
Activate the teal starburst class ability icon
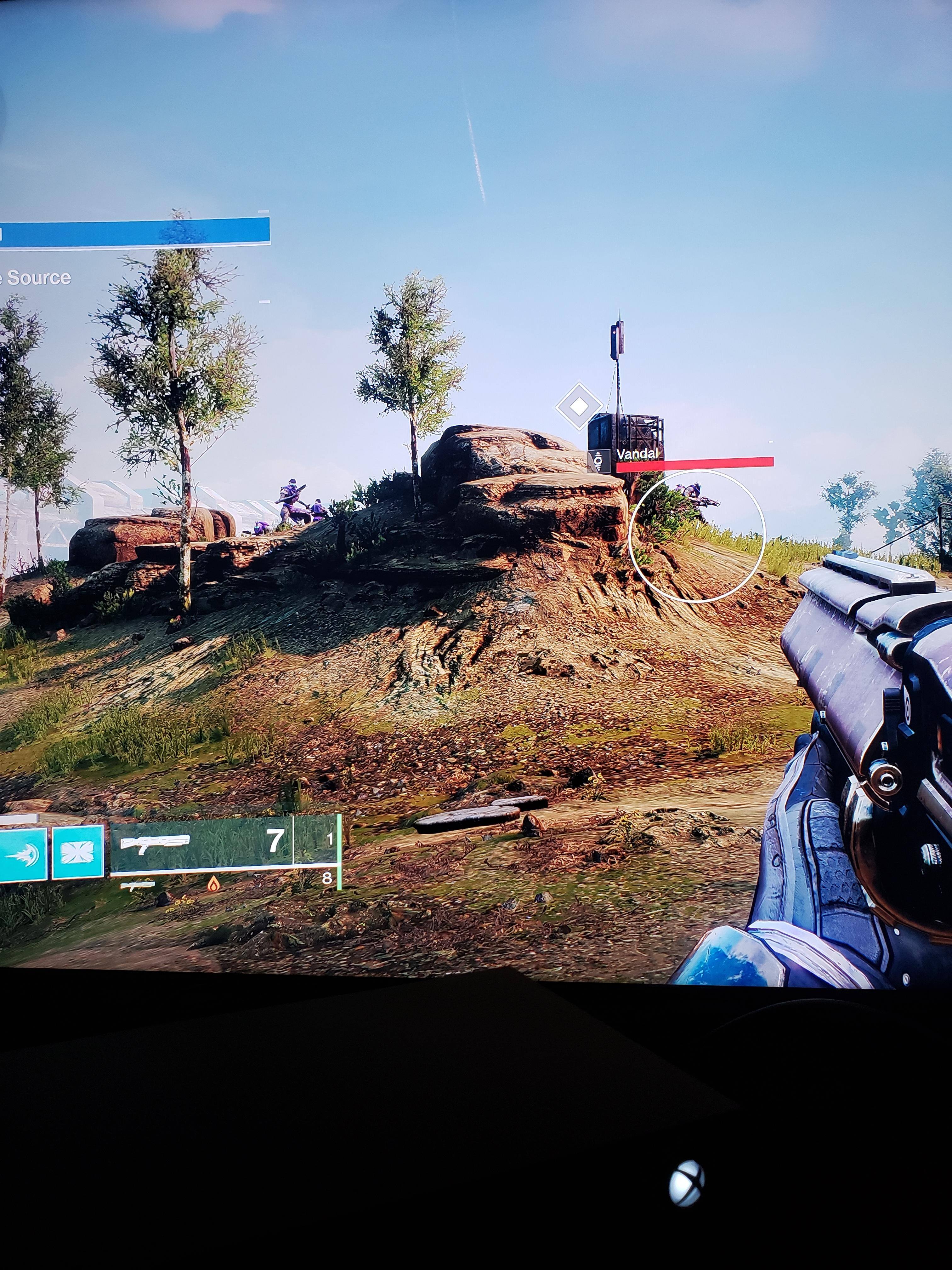click(78, 852)
